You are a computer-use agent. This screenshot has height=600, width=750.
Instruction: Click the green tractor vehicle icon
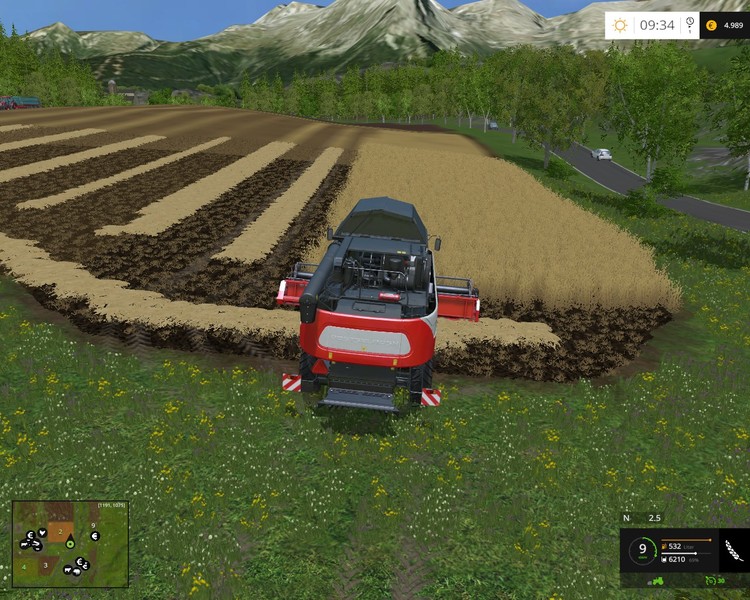[x=660, y=580]
